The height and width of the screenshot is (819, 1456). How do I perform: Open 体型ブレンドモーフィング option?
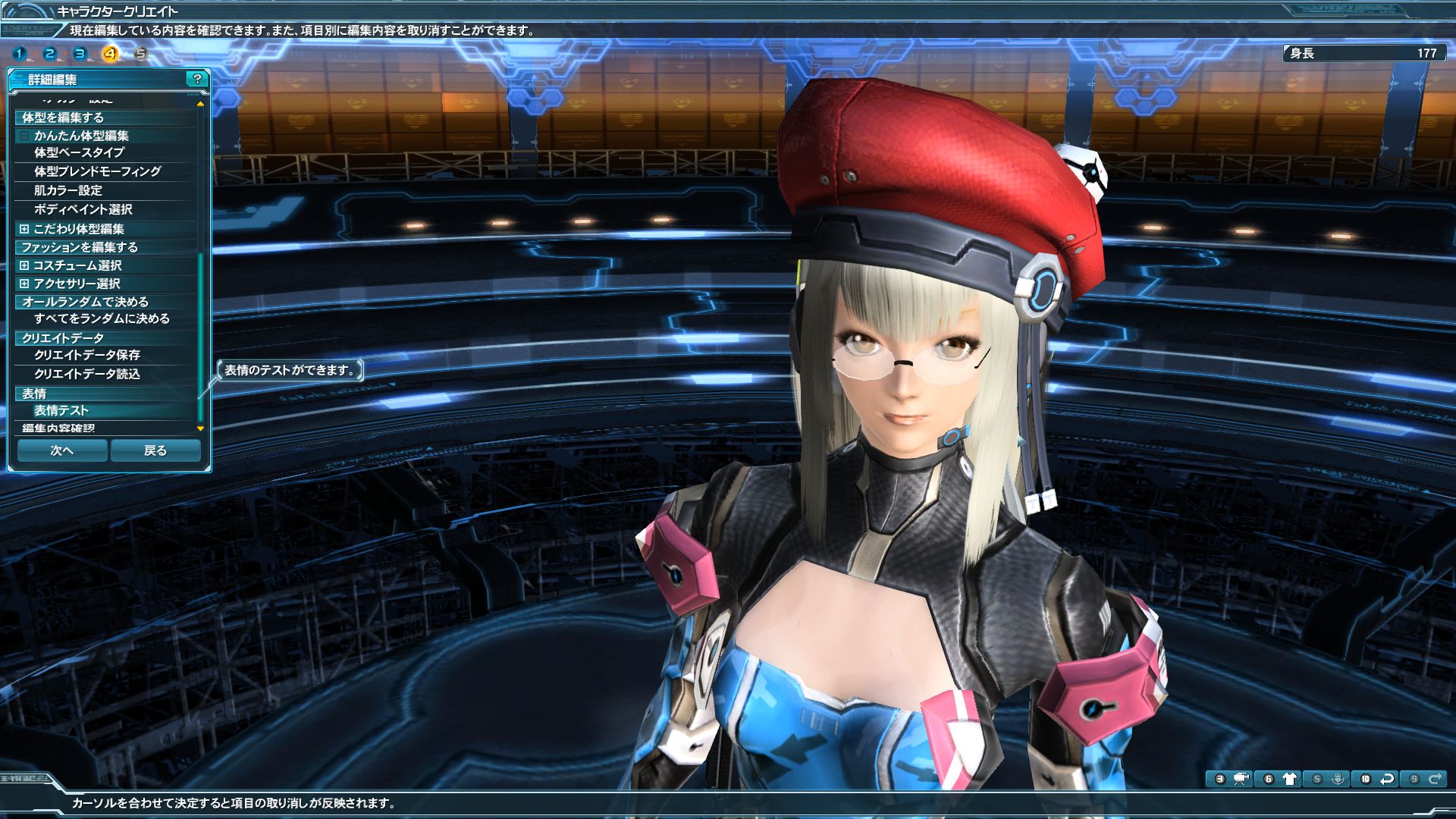tap(97, 171)
